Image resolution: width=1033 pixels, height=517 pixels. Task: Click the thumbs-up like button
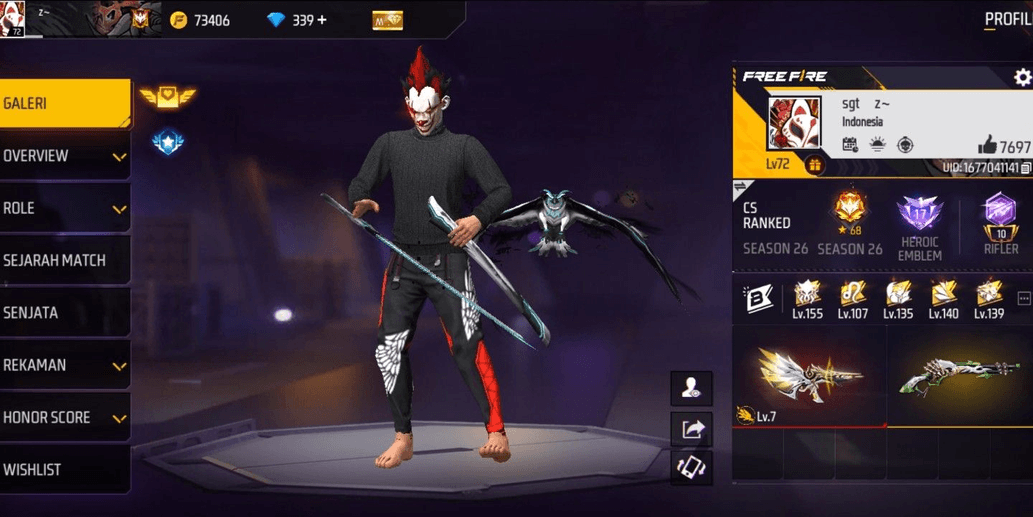tap(987, 146)
